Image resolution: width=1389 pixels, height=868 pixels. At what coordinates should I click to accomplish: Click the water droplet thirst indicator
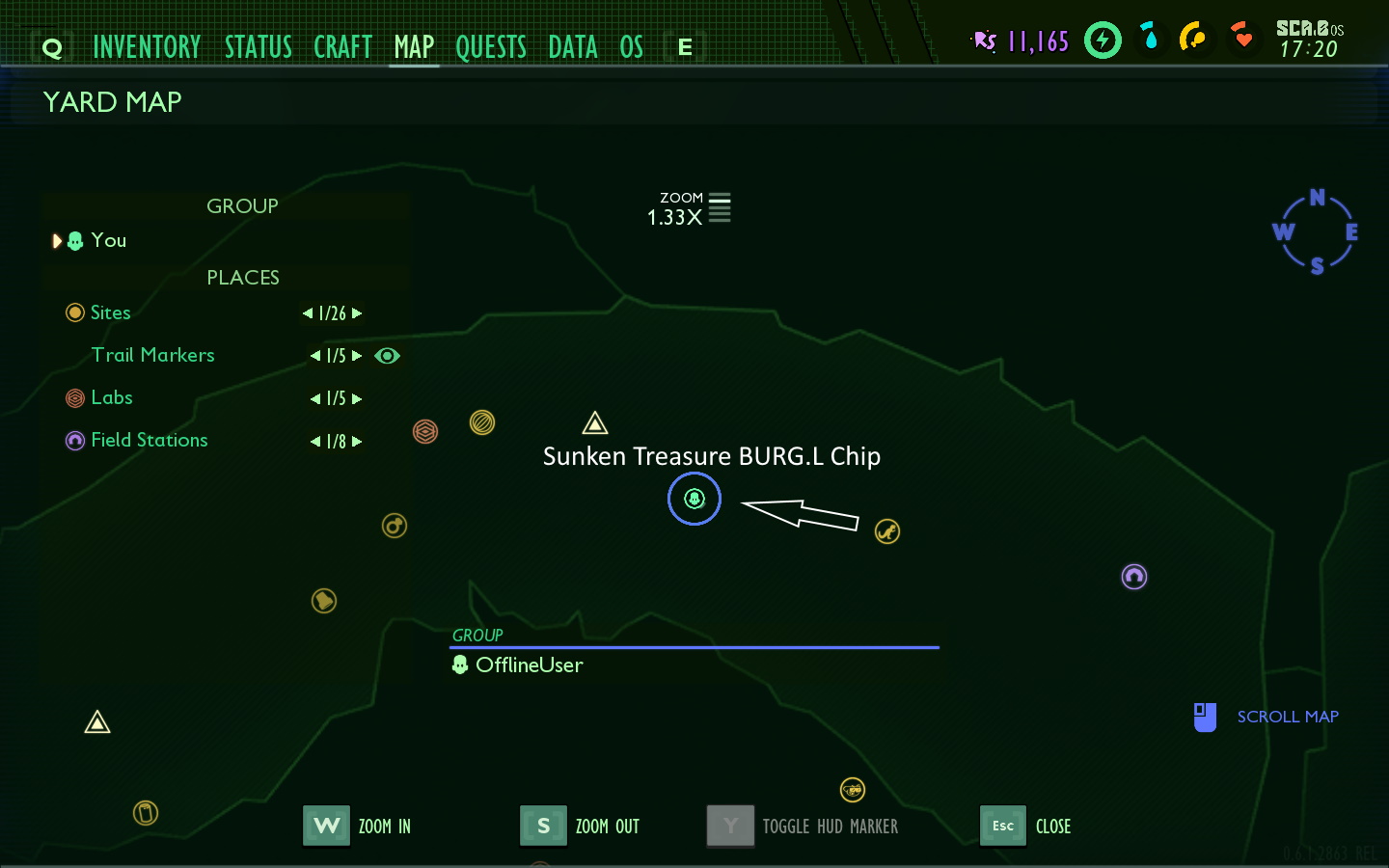click(1150, 40)
